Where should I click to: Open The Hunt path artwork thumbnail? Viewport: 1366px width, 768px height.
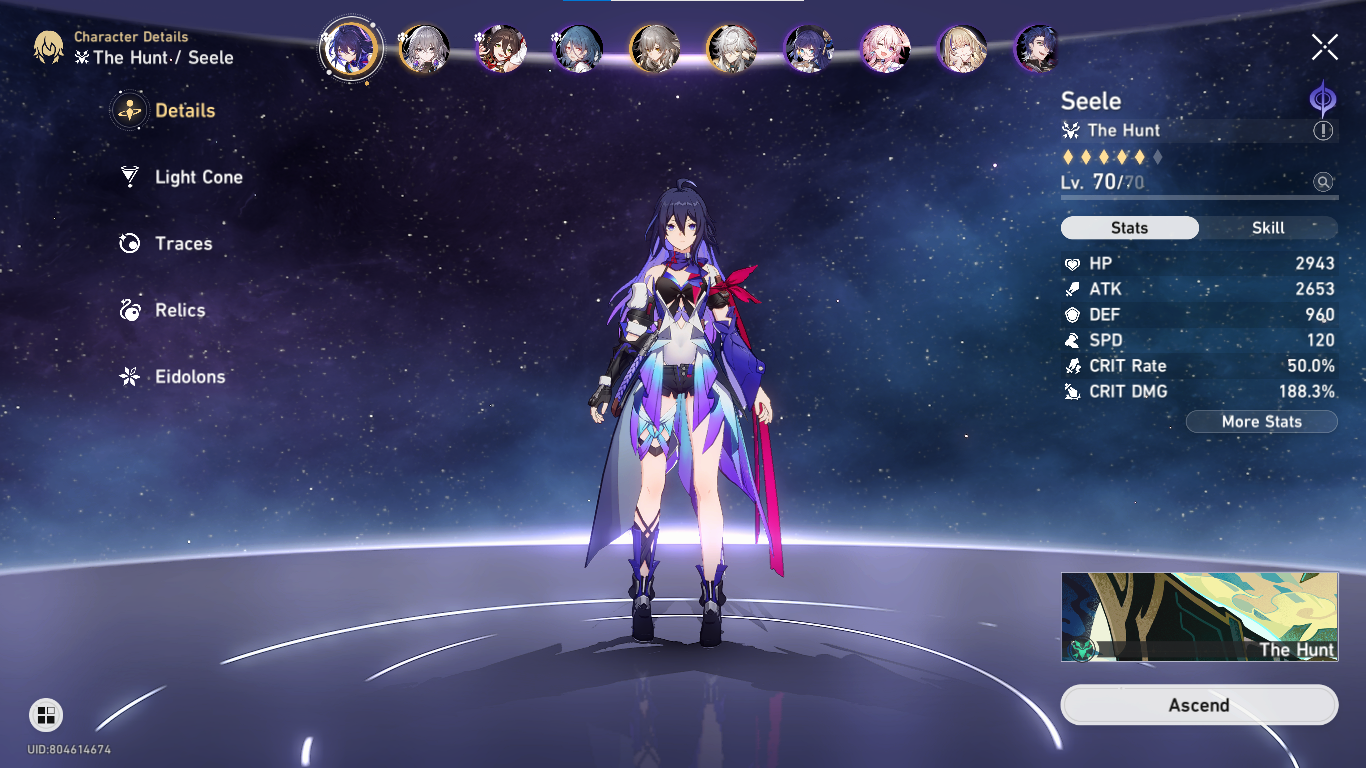click(1199, 616)
